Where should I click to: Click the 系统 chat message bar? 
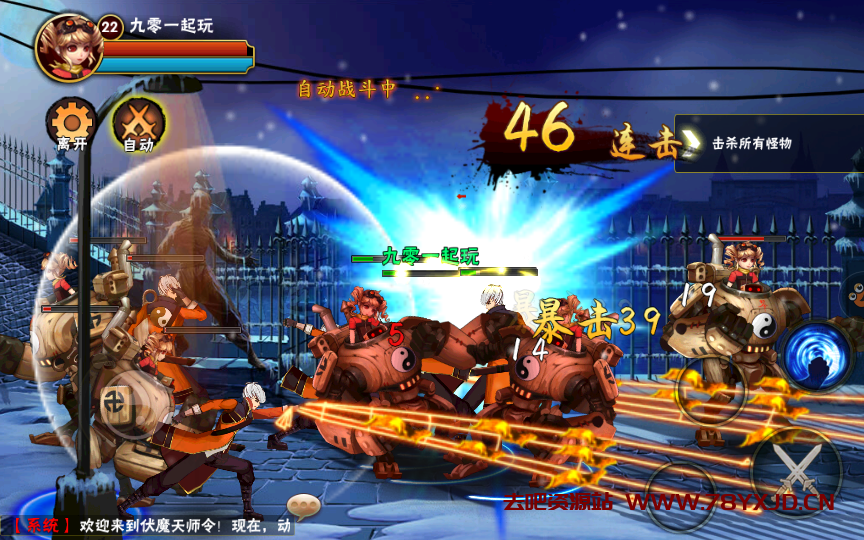[x=150, y=525]
